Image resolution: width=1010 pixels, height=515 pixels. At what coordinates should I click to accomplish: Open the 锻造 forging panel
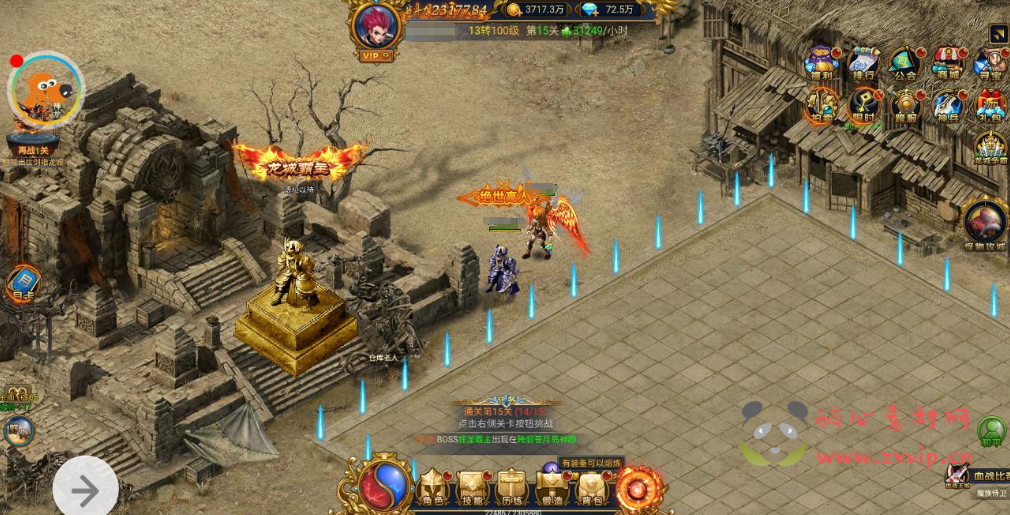click(551, 489)
